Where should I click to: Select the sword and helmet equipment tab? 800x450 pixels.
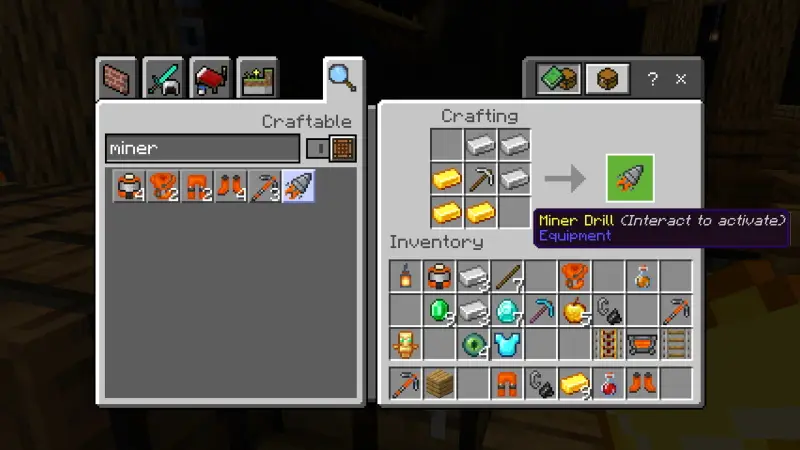pyautogui.click(x=163, y=79)
